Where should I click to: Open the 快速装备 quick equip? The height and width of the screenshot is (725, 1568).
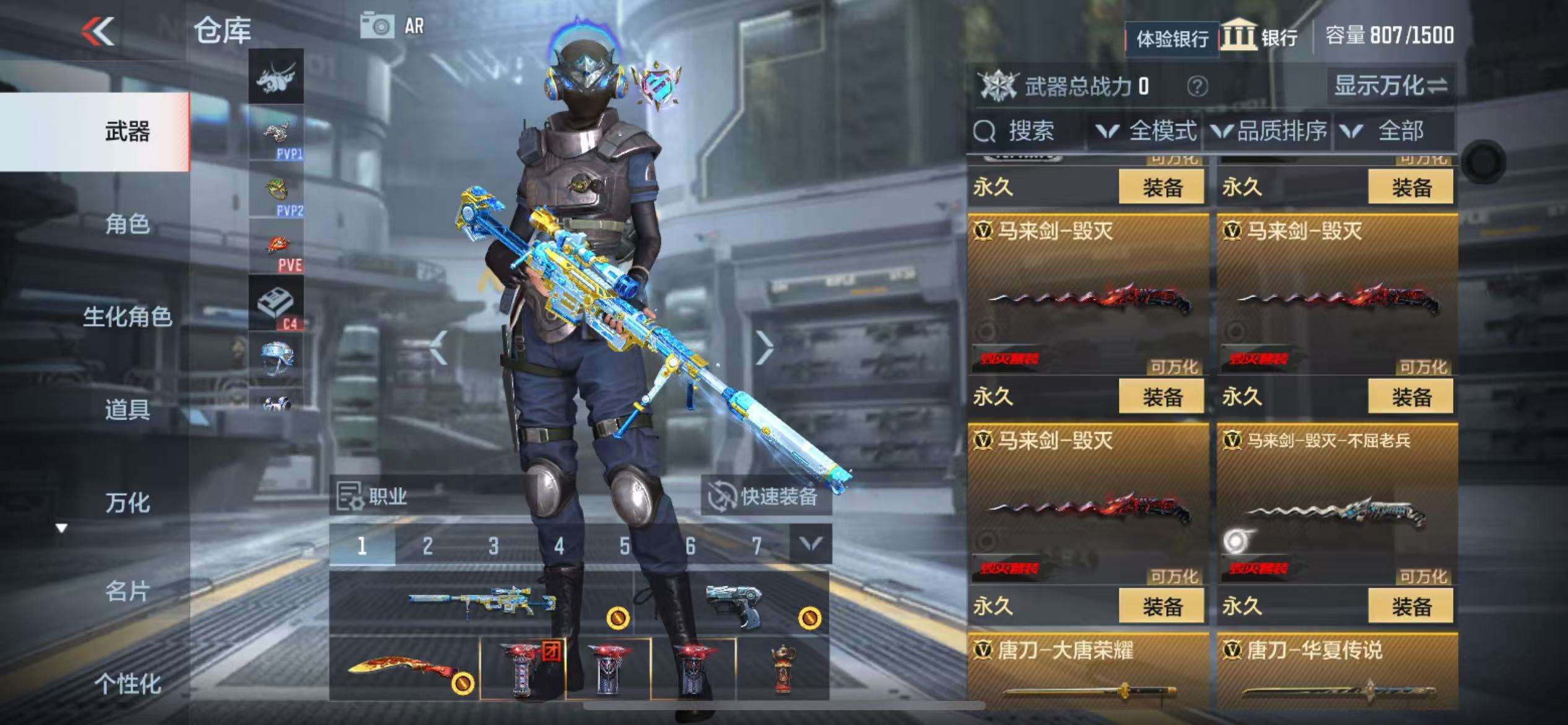click(x=766, y=496)
